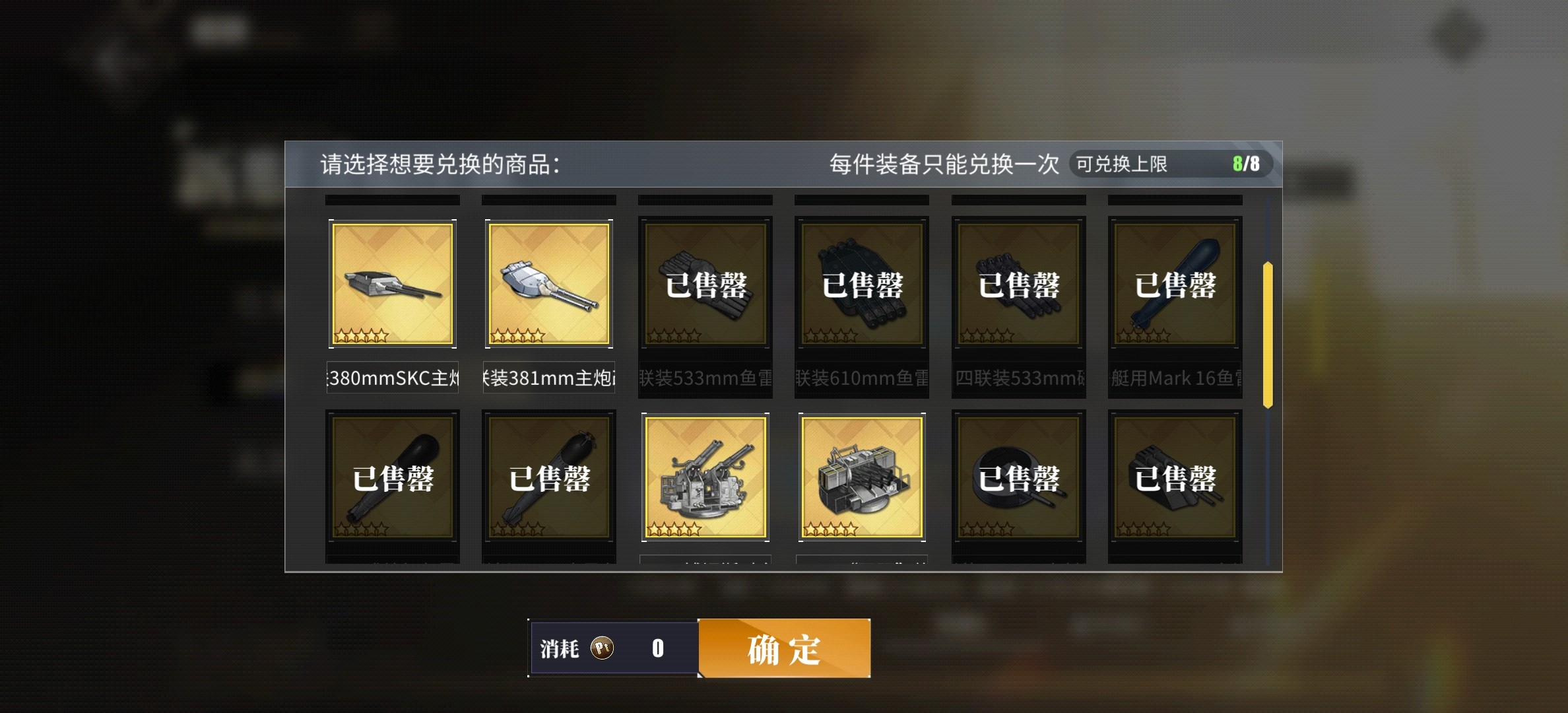Select the quad machine gun mount icon

[x=861, y=477]
